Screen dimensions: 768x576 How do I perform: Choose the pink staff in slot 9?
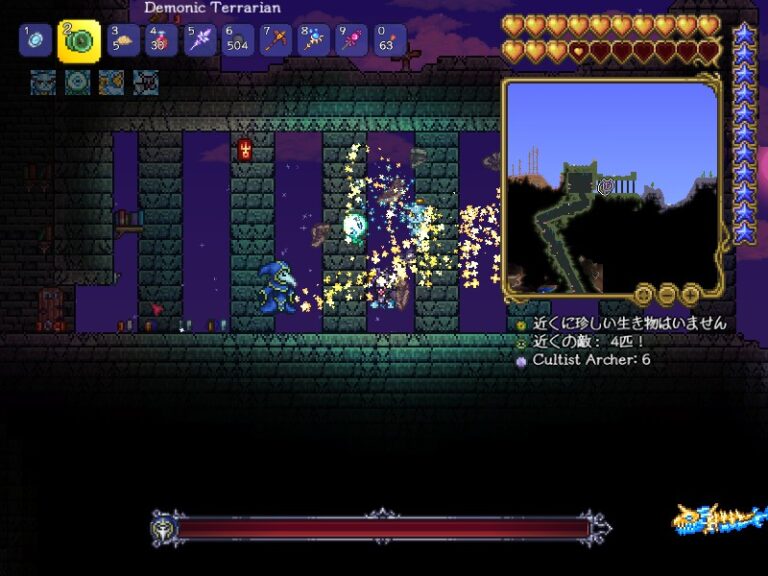(x=351, y=41)
